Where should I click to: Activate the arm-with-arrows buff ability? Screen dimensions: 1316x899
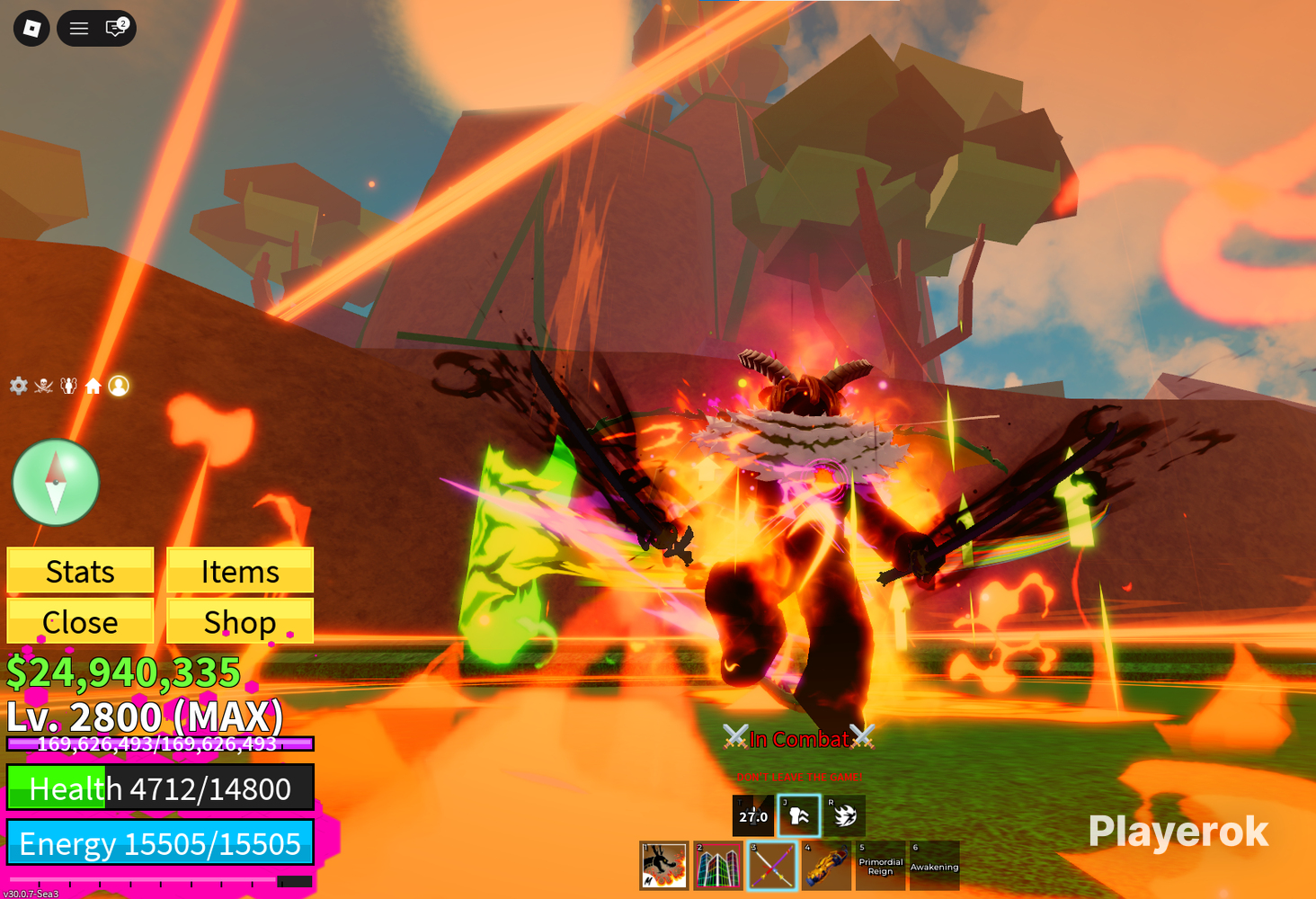[x=798, y=815]
